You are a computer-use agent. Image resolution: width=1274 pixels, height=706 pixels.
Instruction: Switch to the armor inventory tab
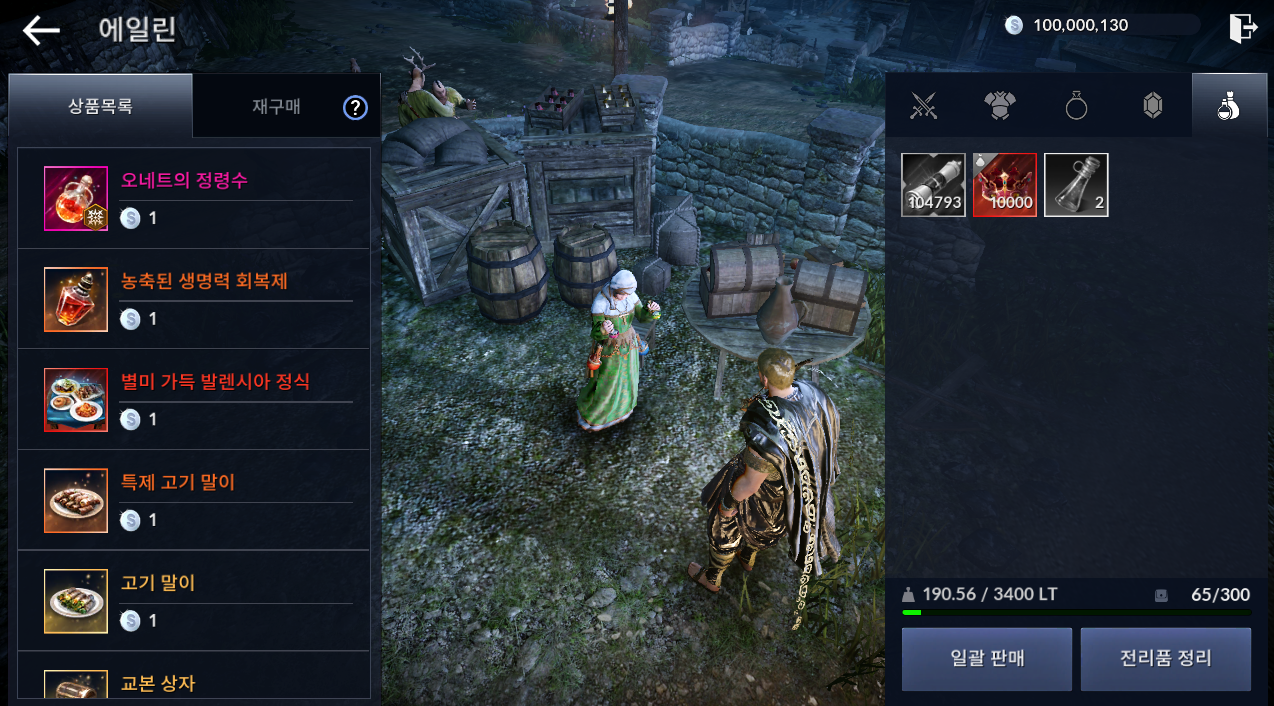pos(1000,105)
